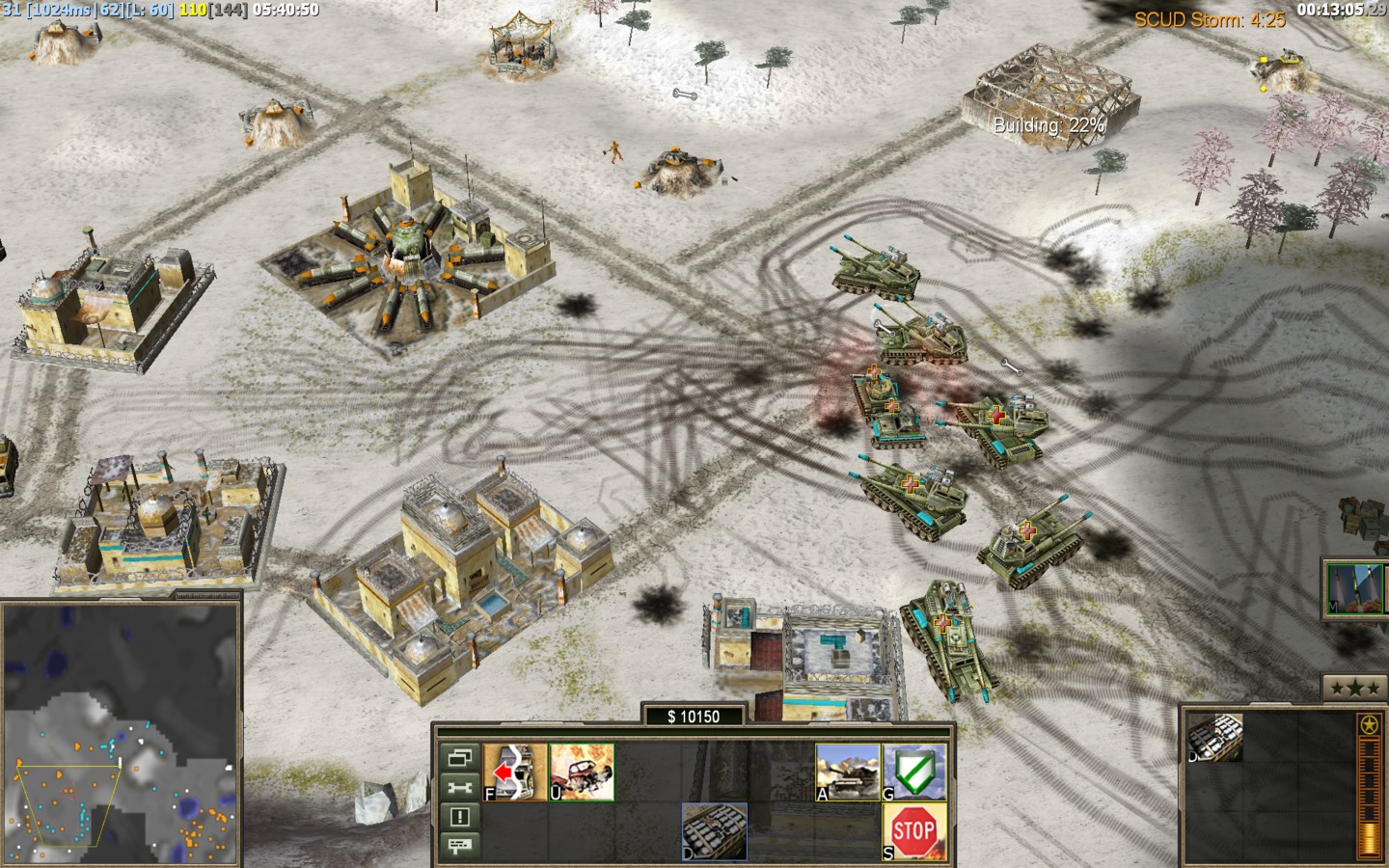Screen dimensions: 1389x868
Task: Activate the green shield Guard command
Action: [913, 773]
